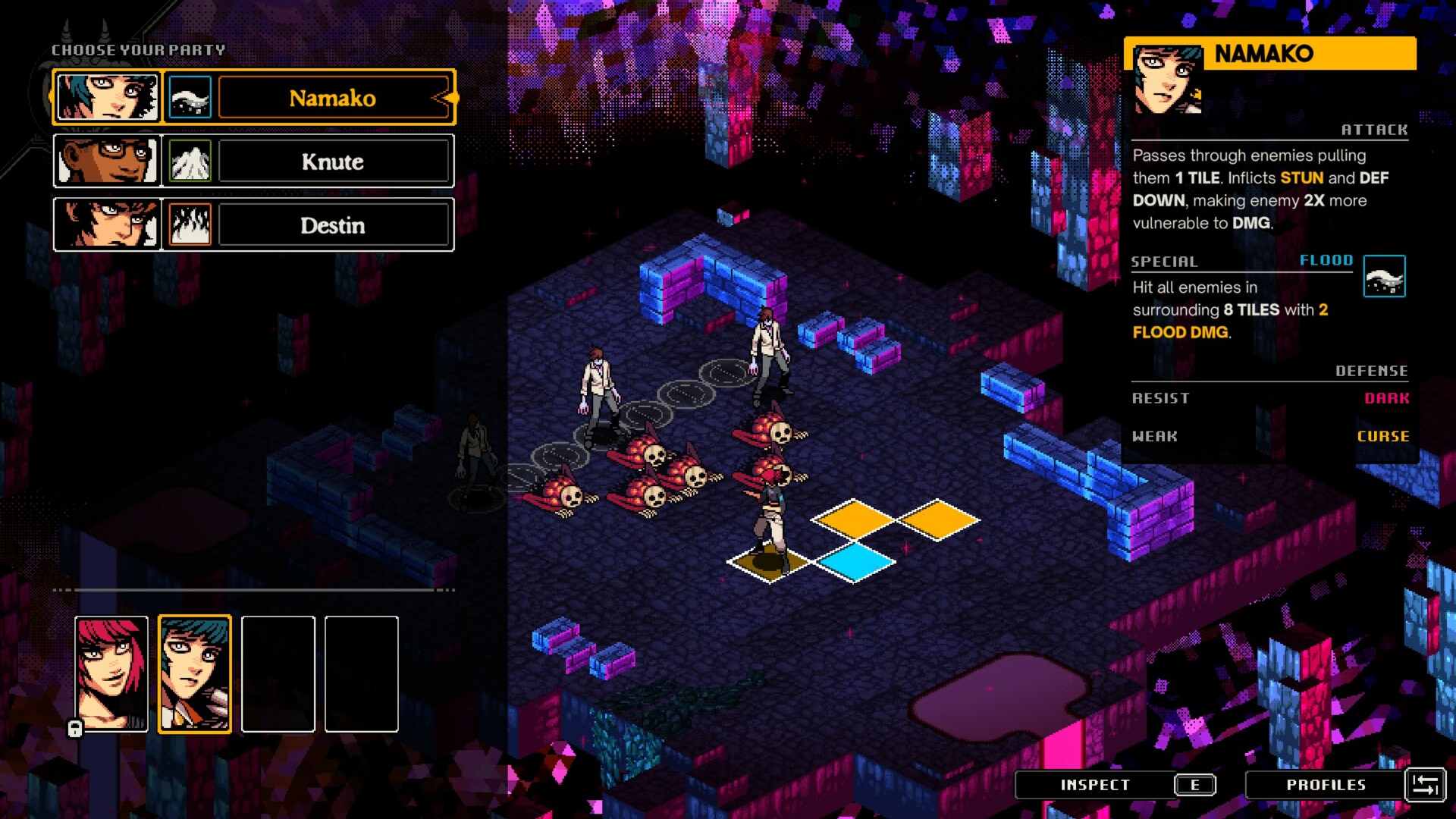Click the red-haired character's party slot portrait
The height and width of the screenshot is (819, 1456).
pos(111,673)
